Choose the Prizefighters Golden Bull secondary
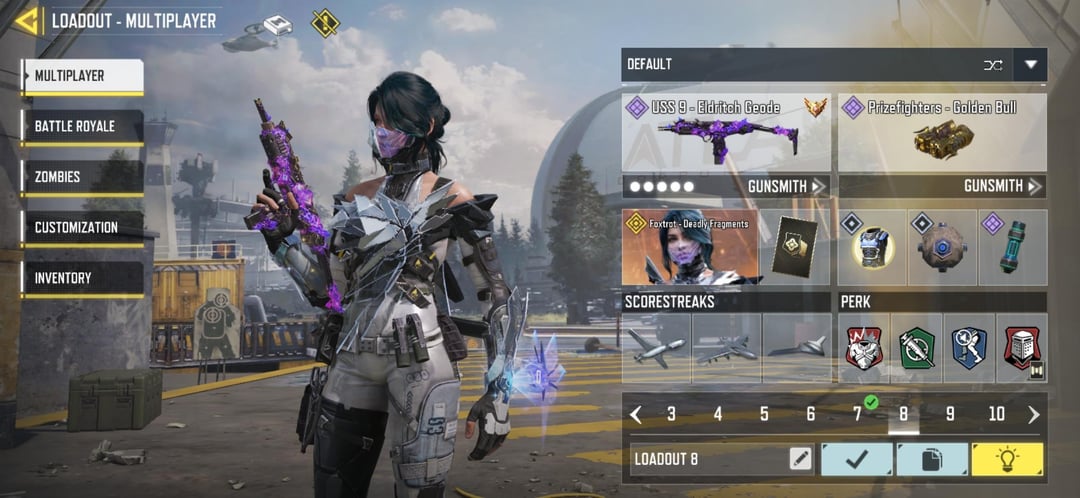This screenshot has height=498, width=1080. (942, 132)
